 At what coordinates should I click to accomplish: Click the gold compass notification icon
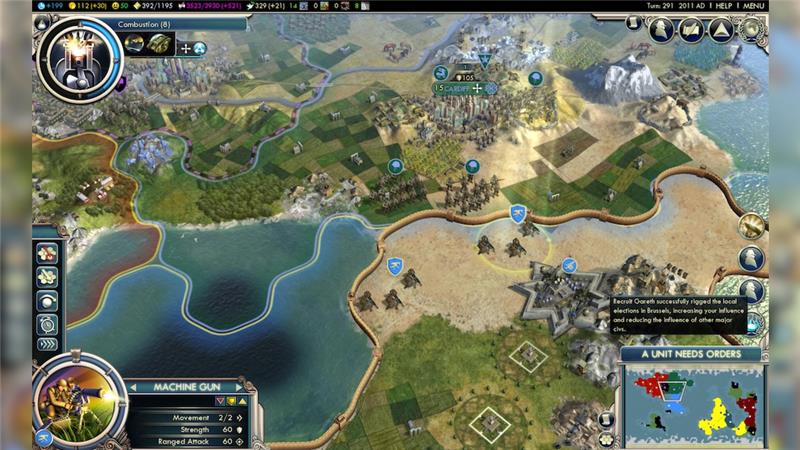point(751,225)
